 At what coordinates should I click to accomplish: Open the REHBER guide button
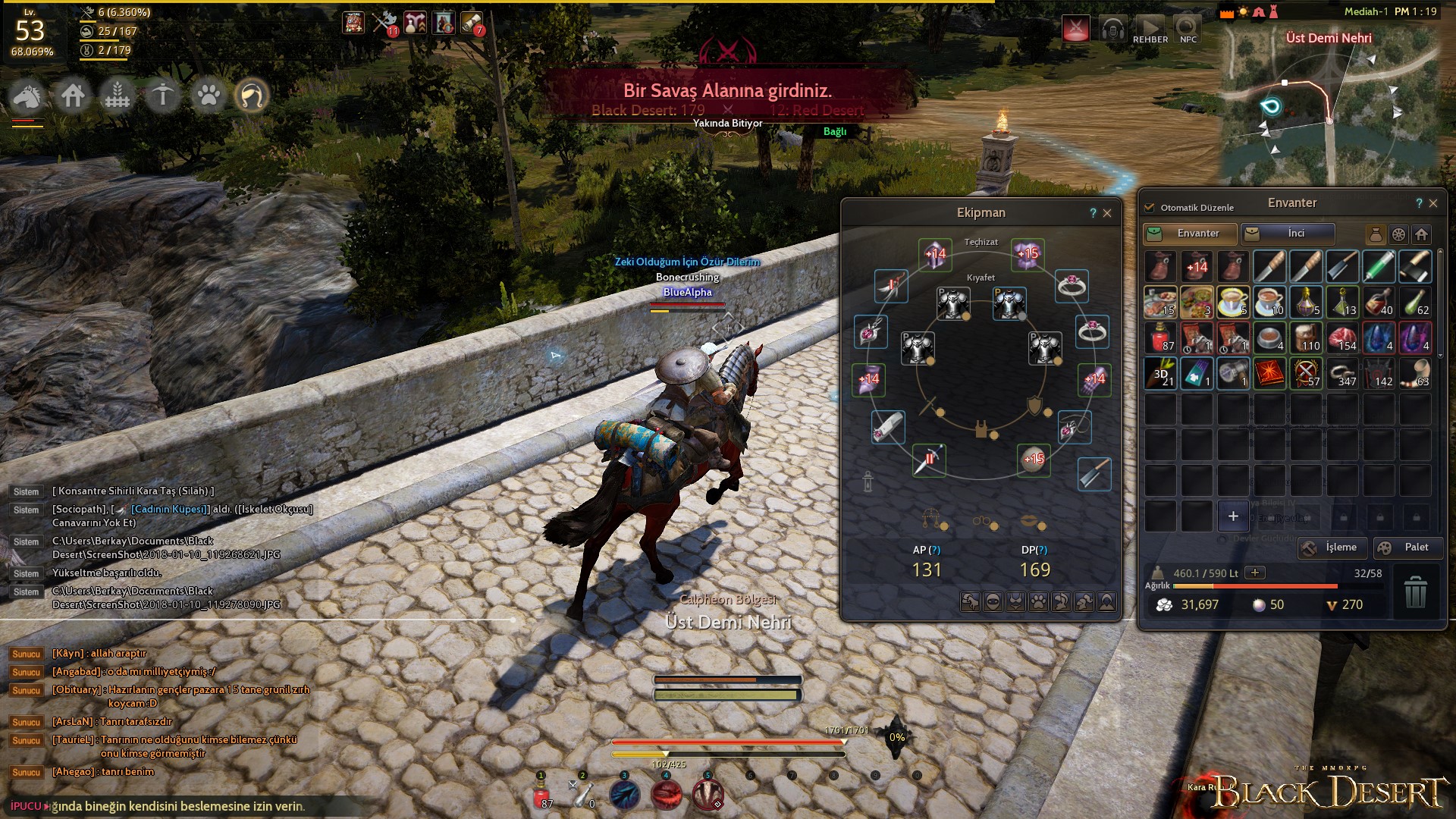coord(1150,30)
